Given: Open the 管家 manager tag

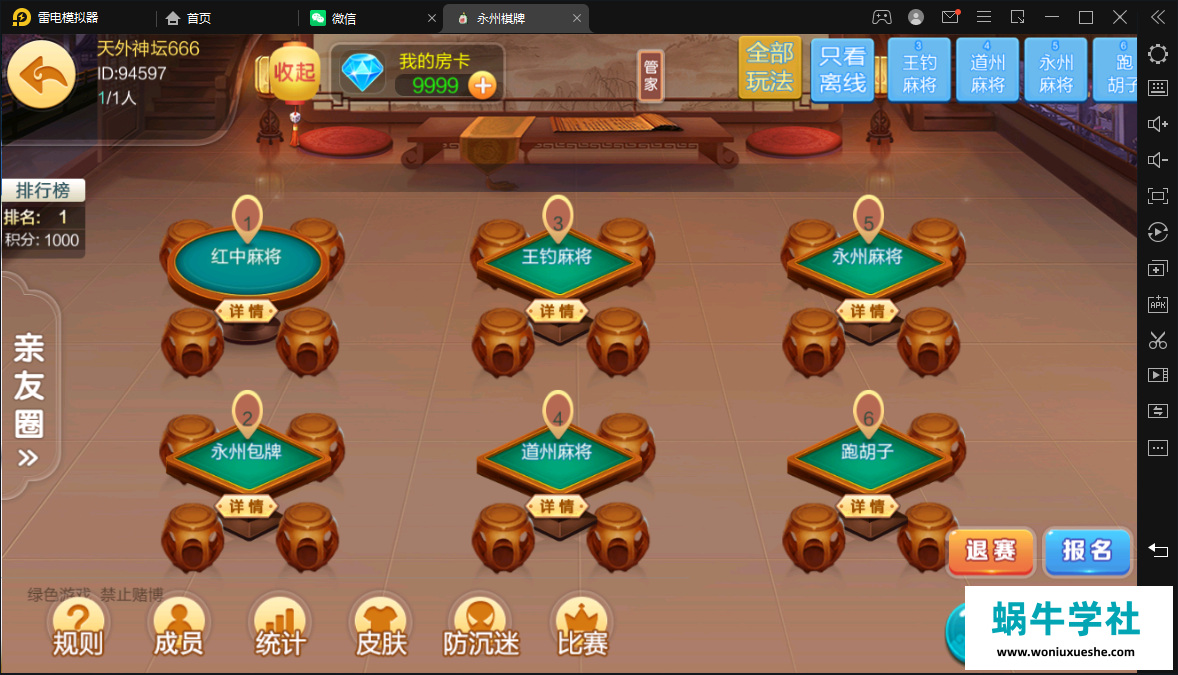Looking at the screenshot, I should 651,76.
